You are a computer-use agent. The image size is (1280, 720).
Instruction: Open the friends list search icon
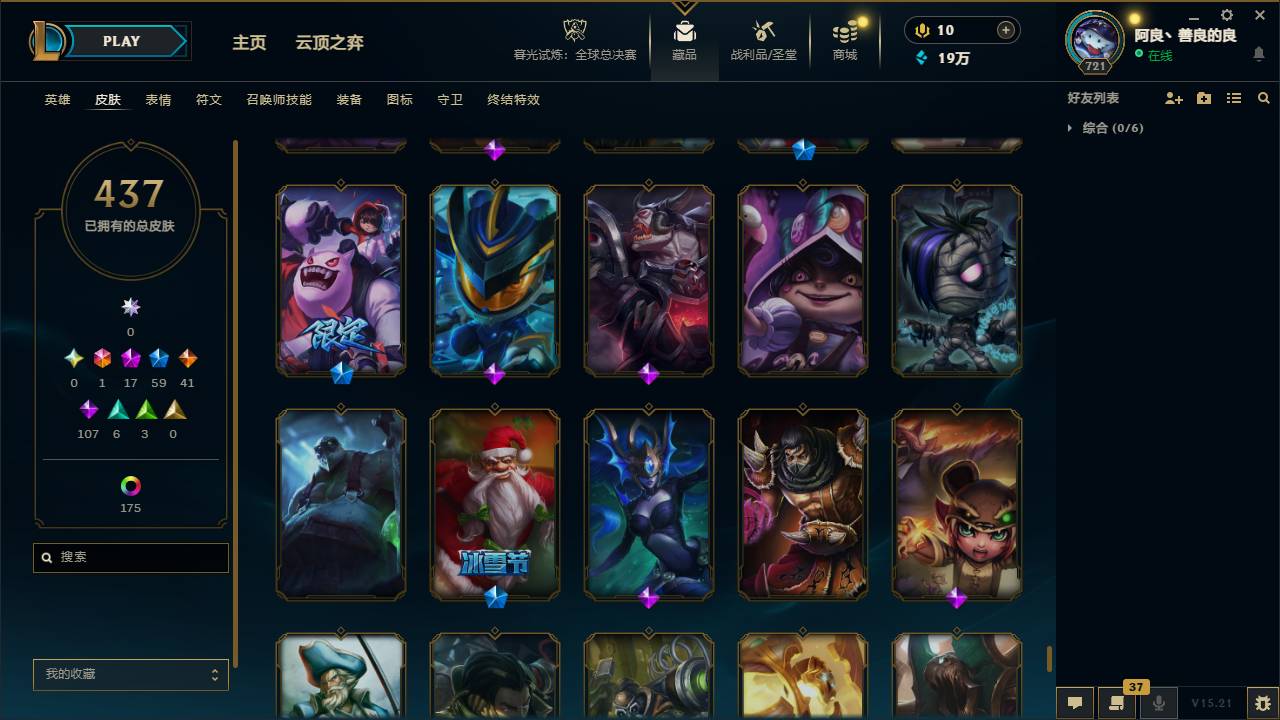(1263, 98)
